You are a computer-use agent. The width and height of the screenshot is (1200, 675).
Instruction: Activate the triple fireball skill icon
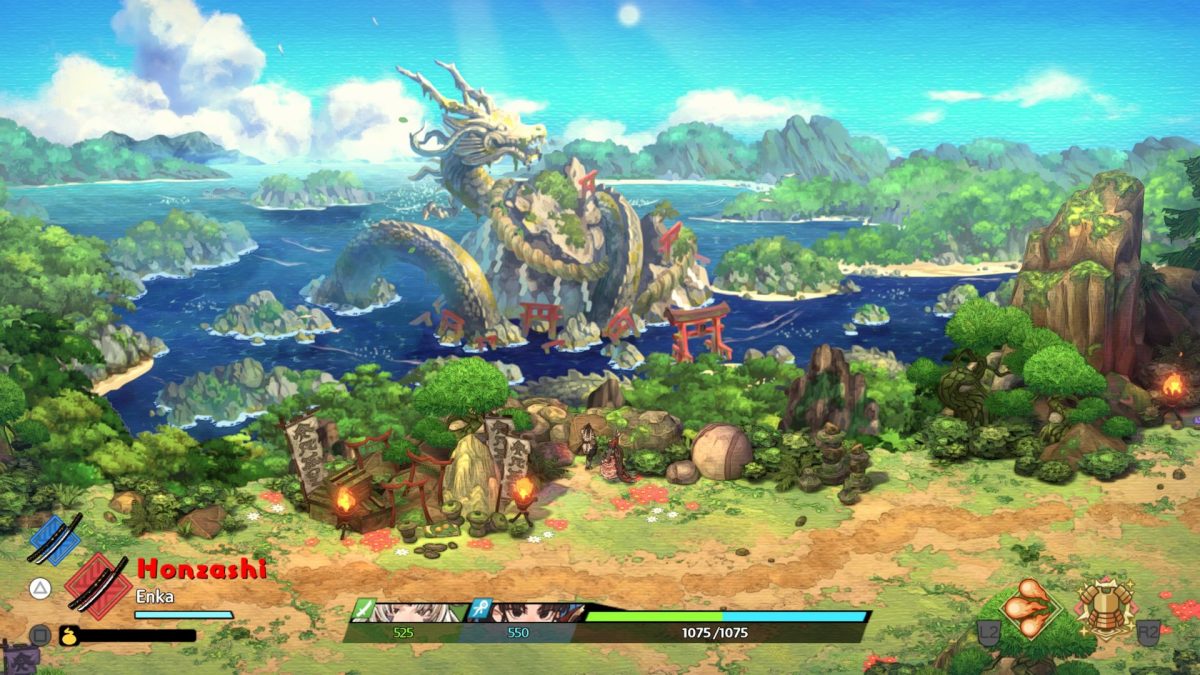tap(1032, 606)
